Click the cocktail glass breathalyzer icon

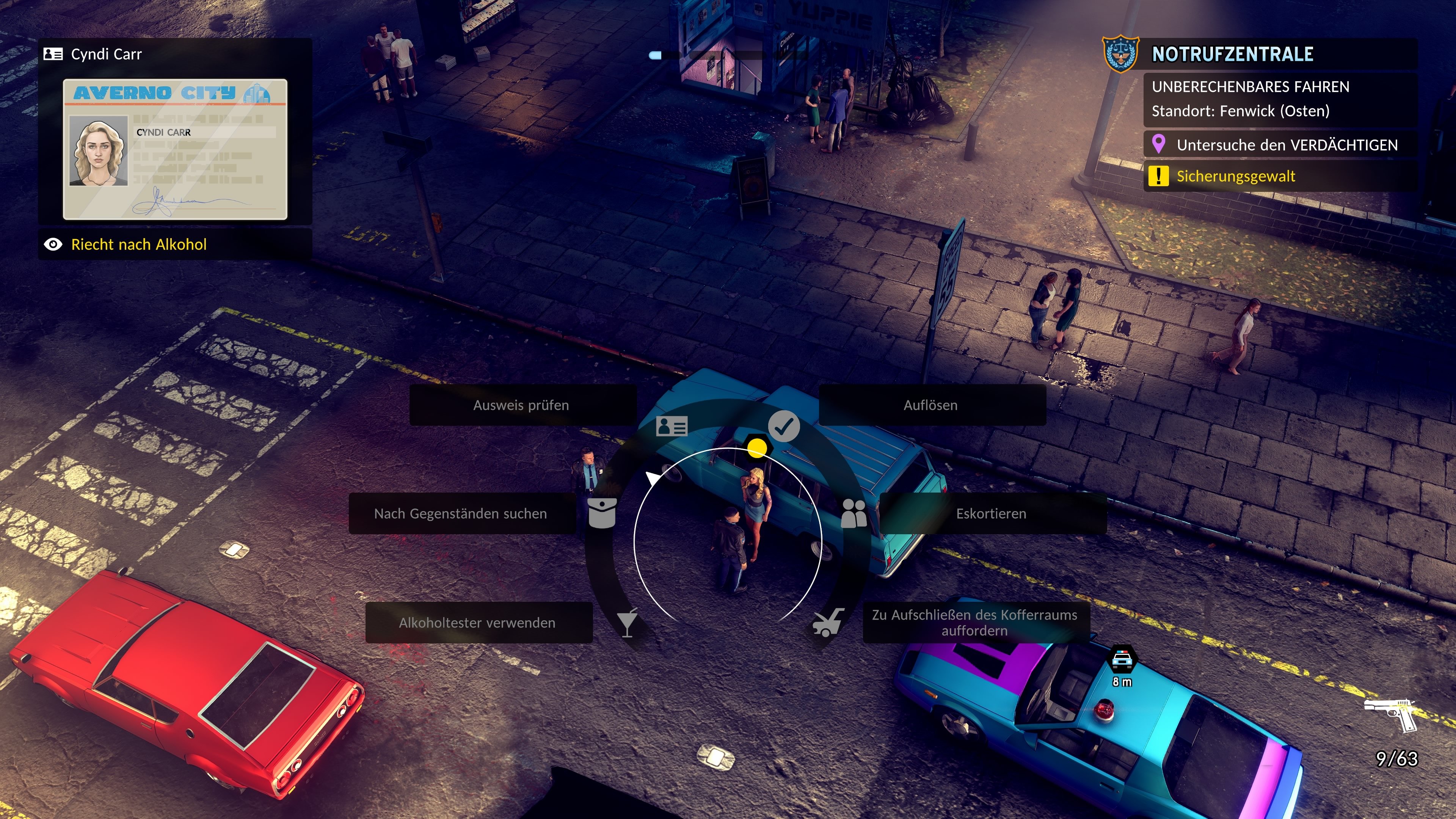(x=627, y=623)
